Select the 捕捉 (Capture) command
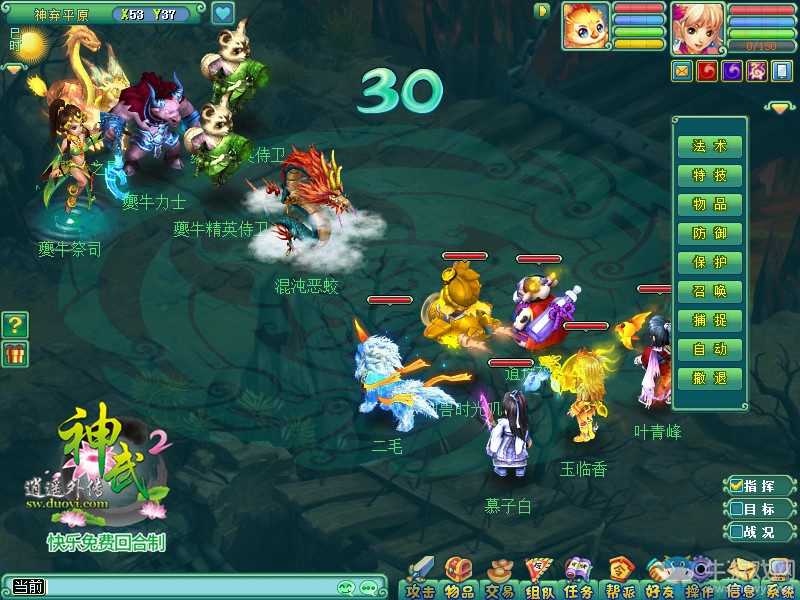 [710, 320]
